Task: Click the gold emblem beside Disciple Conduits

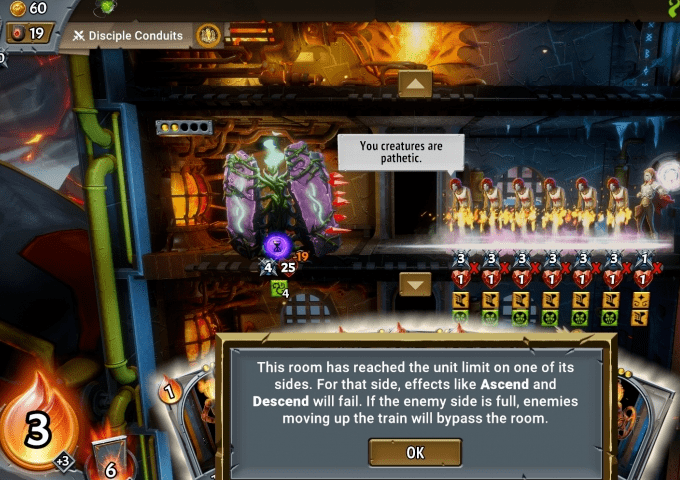Action: tap(208, 36)
